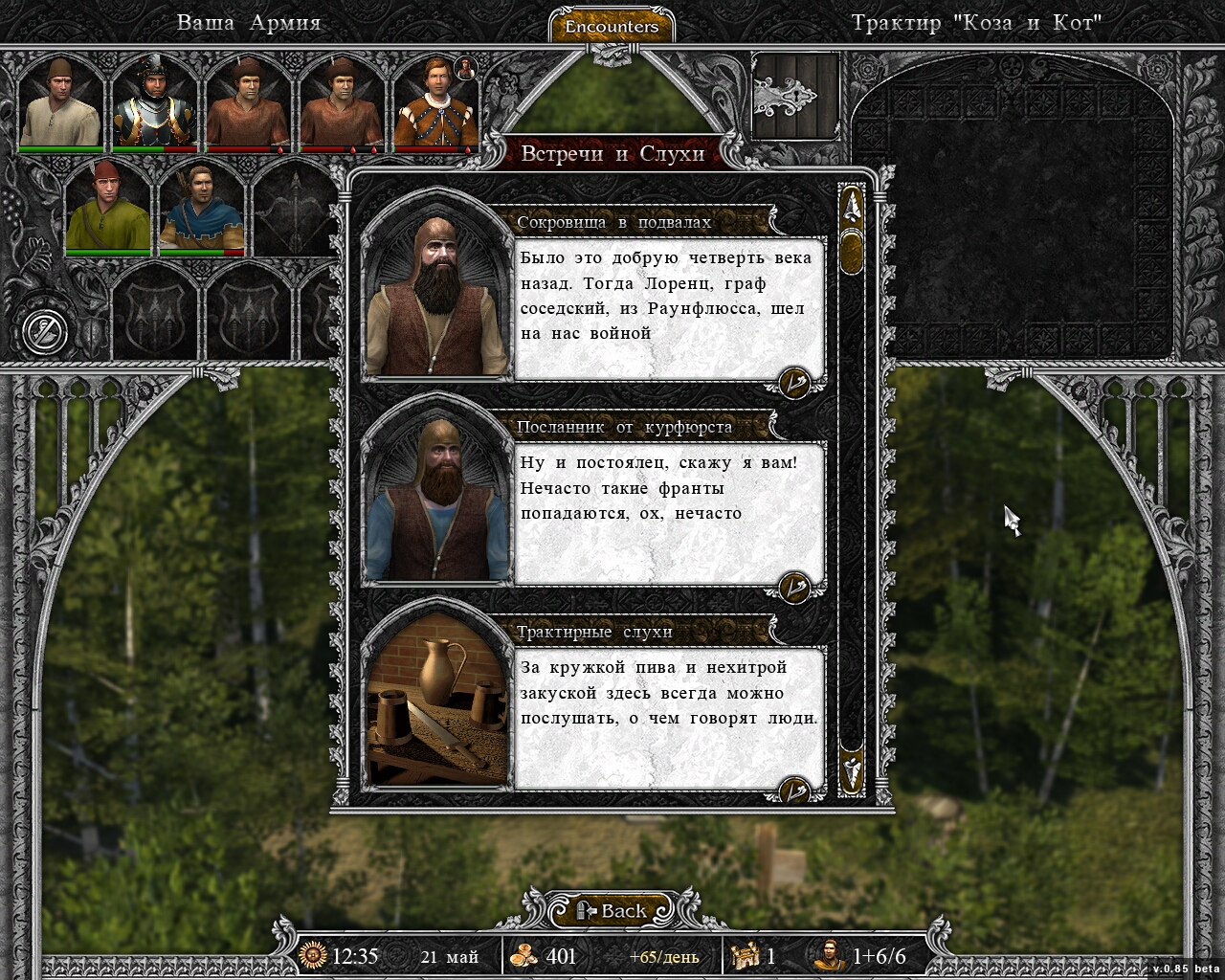Viewport: 1225px width, 980px height.
Task: Choose the archer in blue cloak portrait
Action: point(201,207)
